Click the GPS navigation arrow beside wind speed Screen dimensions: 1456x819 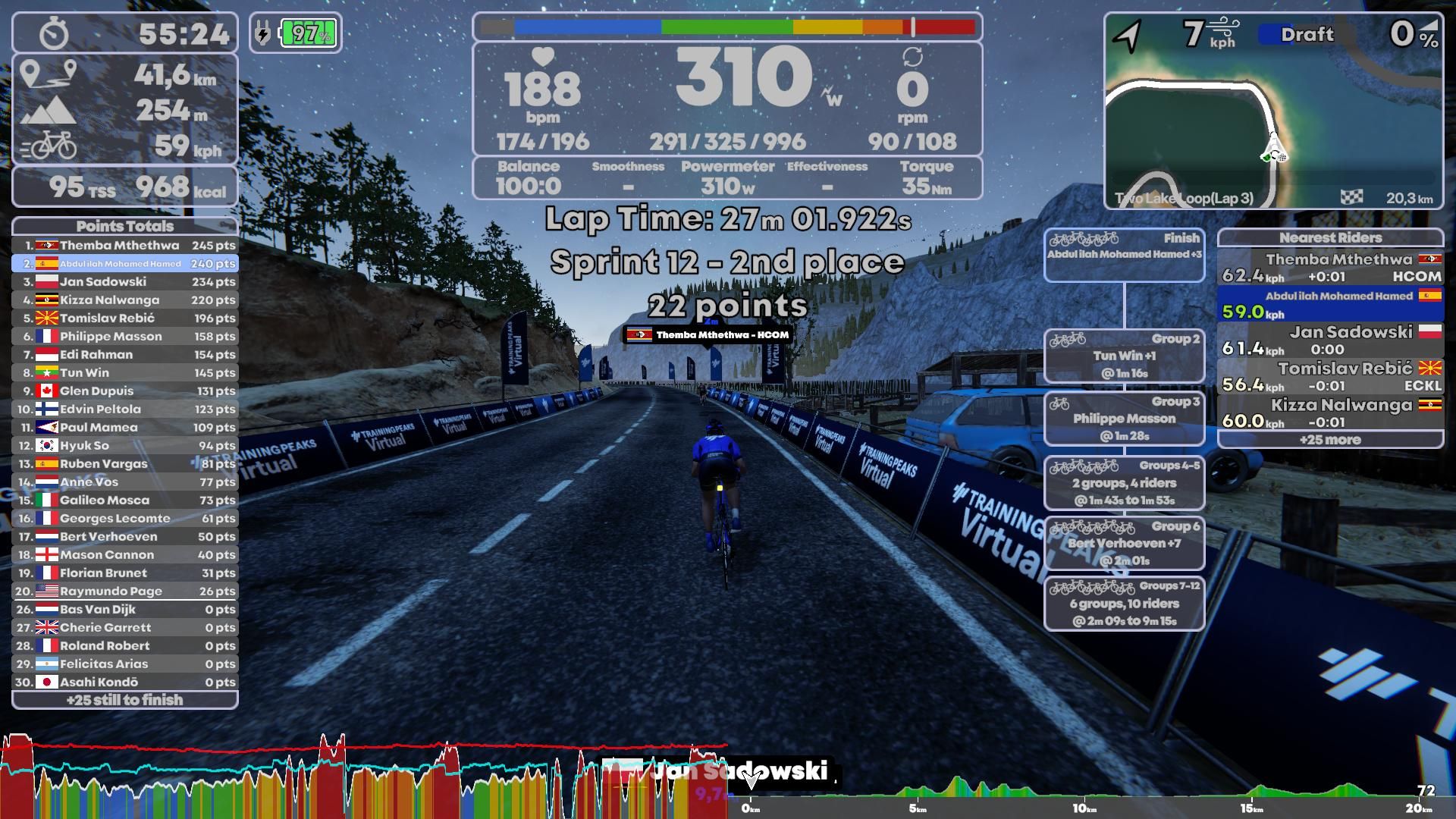click(1128, 33)
